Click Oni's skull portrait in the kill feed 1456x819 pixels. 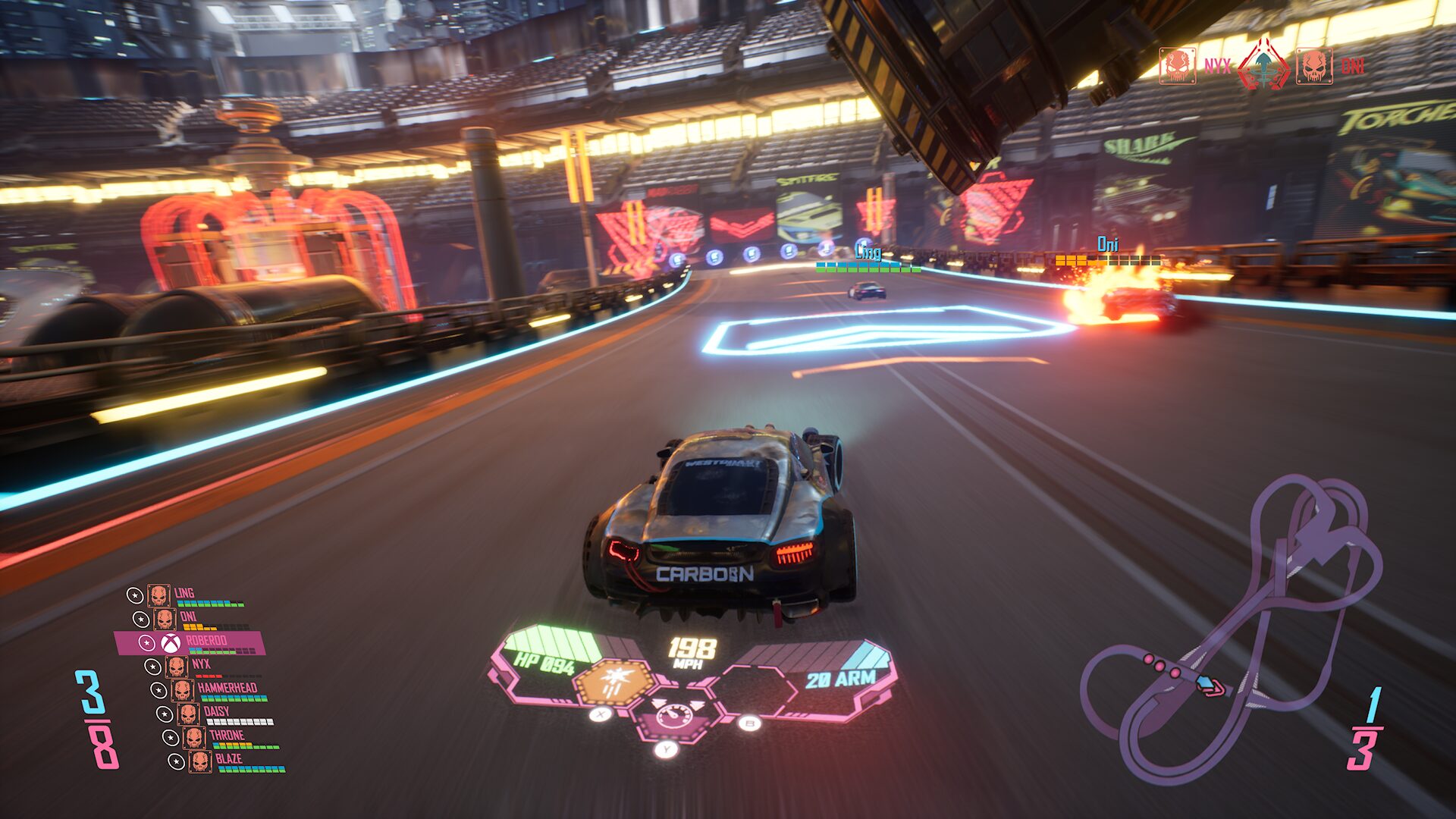[x=1313, y=66]
